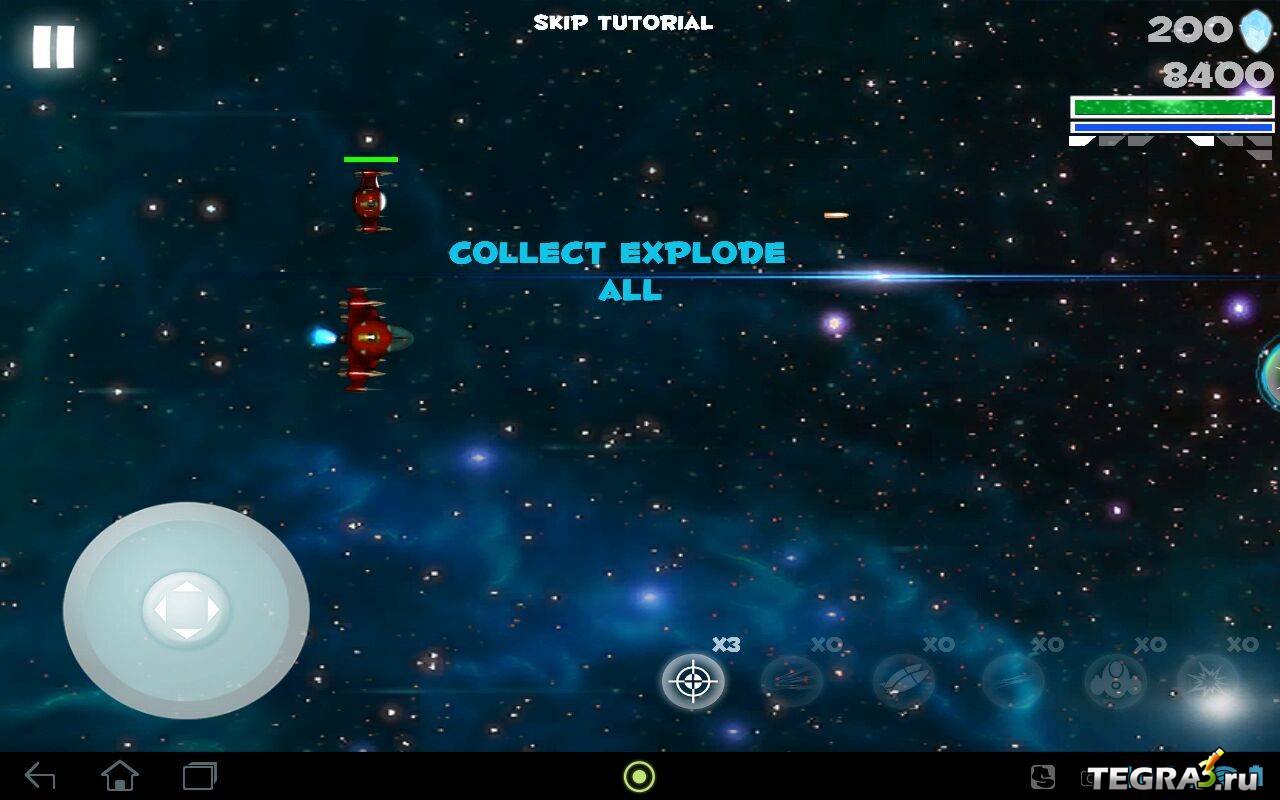Activate the crosshair targeting ability
Screen dimensions: 1280x800
pyautogui.click(x=692, y=682)
